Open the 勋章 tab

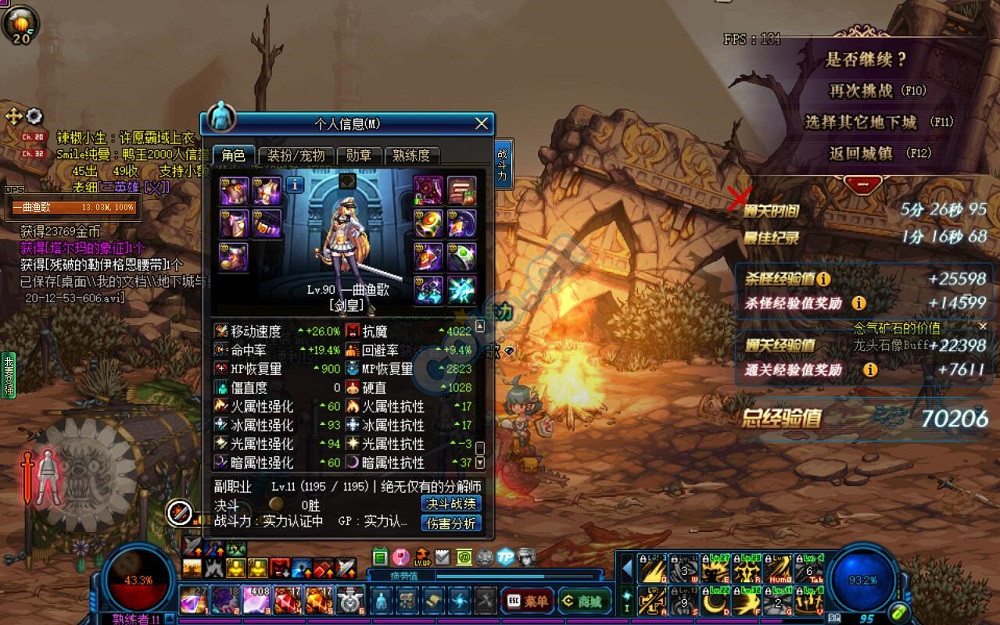click(x=359, y=156)
